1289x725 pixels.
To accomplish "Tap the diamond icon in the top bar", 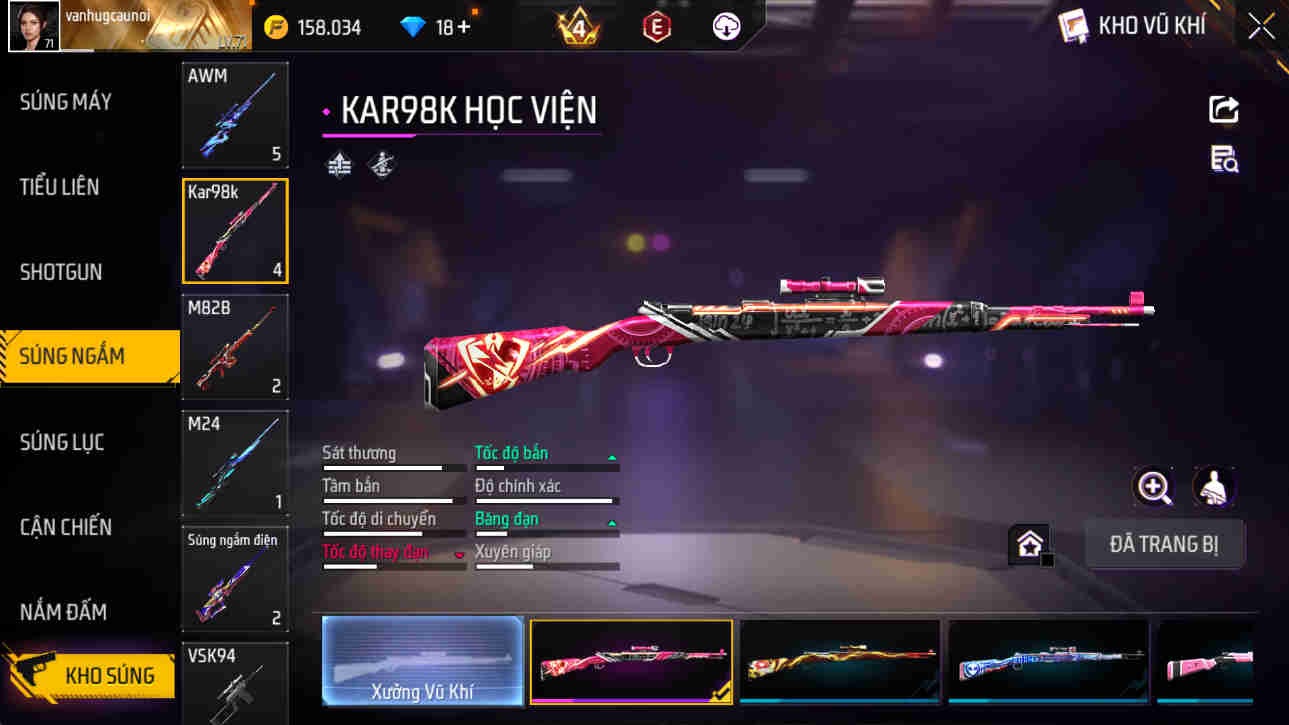I will tap(410, 26).
